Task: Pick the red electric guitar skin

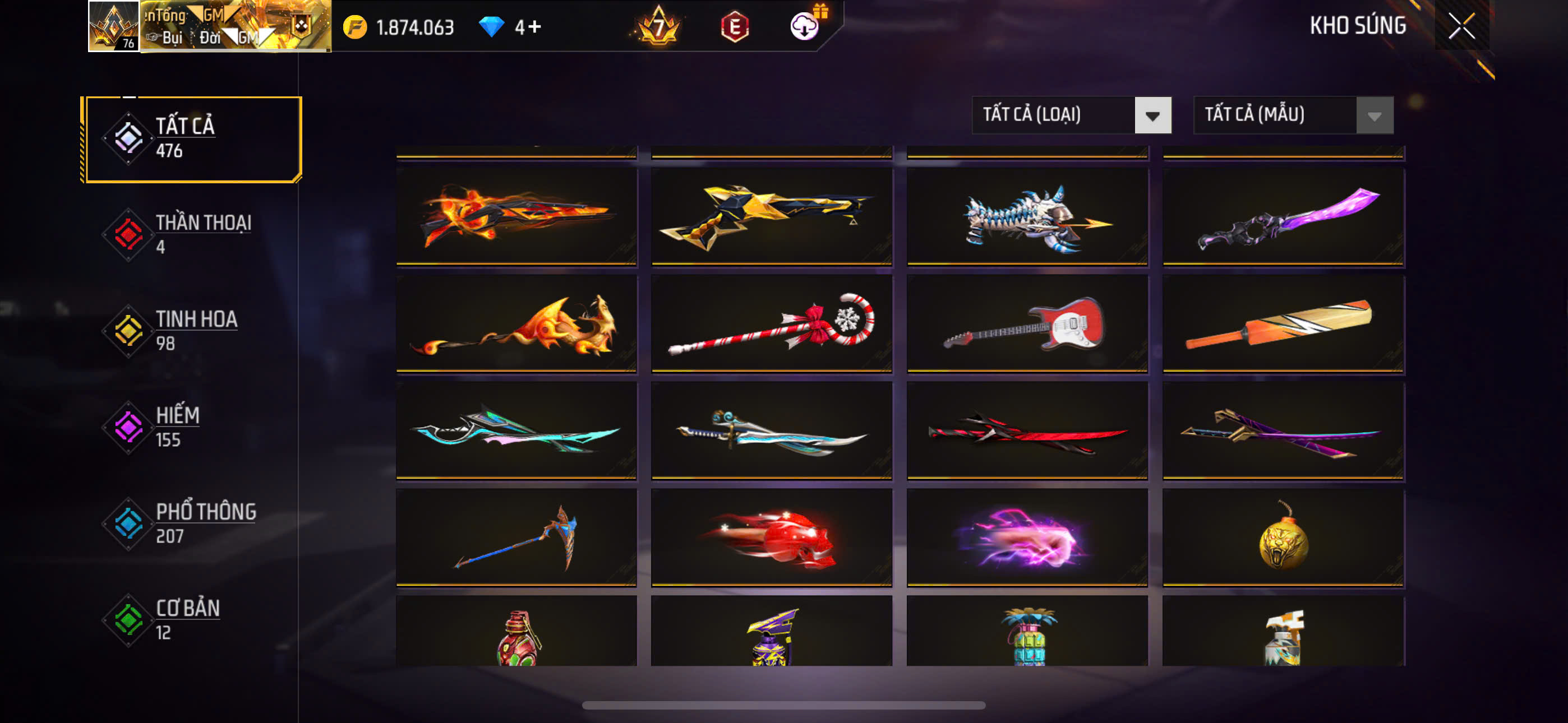Action: [1027, 324]
